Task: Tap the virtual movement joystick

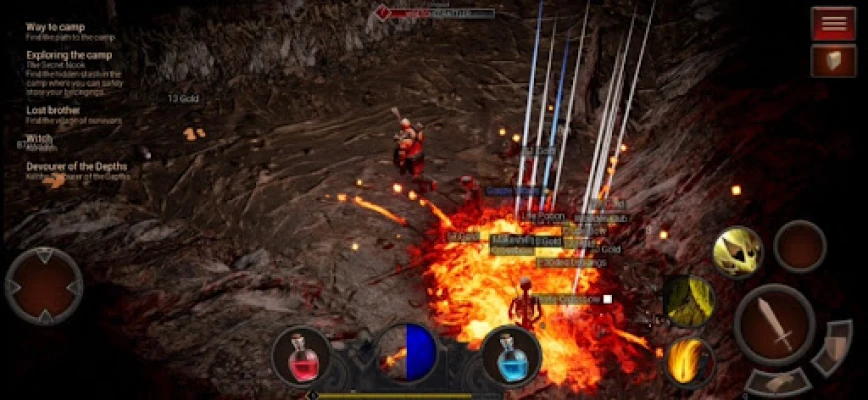Action: (44, 286)
